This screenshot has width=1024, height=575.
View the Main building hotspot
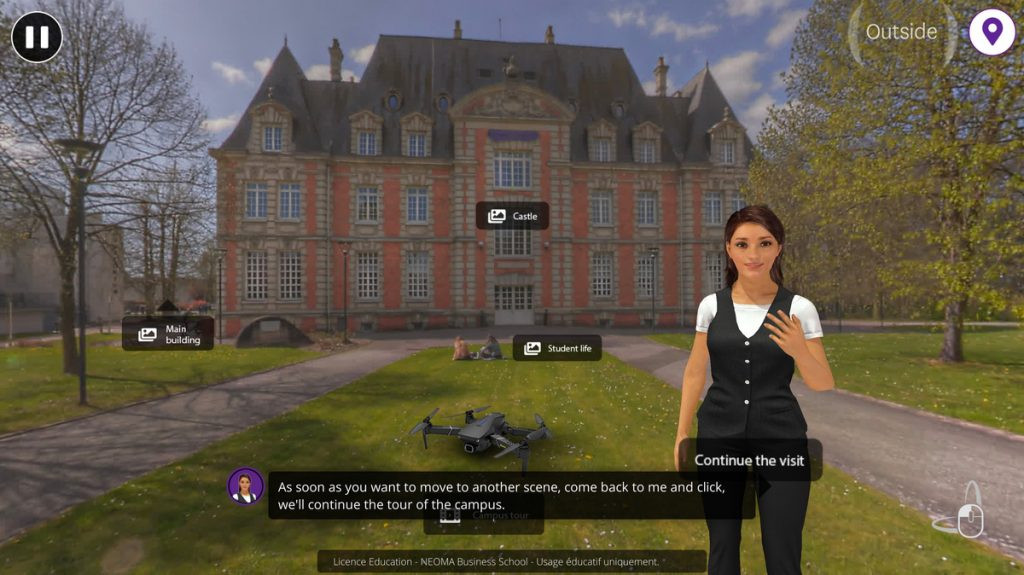(168, 334)
